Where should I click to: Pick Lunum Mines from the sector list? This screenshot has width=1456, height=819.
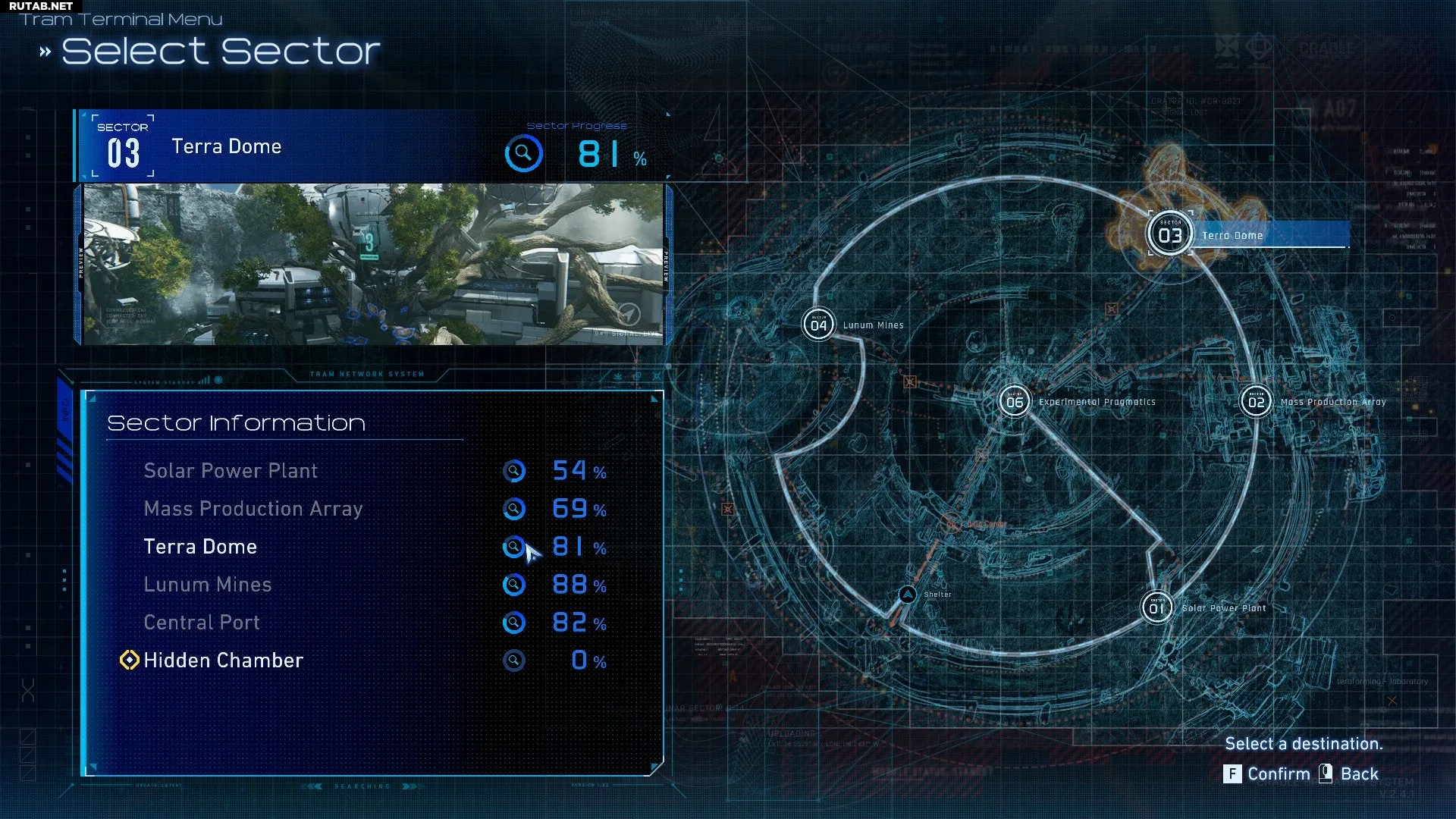click(x=207, y=585)
